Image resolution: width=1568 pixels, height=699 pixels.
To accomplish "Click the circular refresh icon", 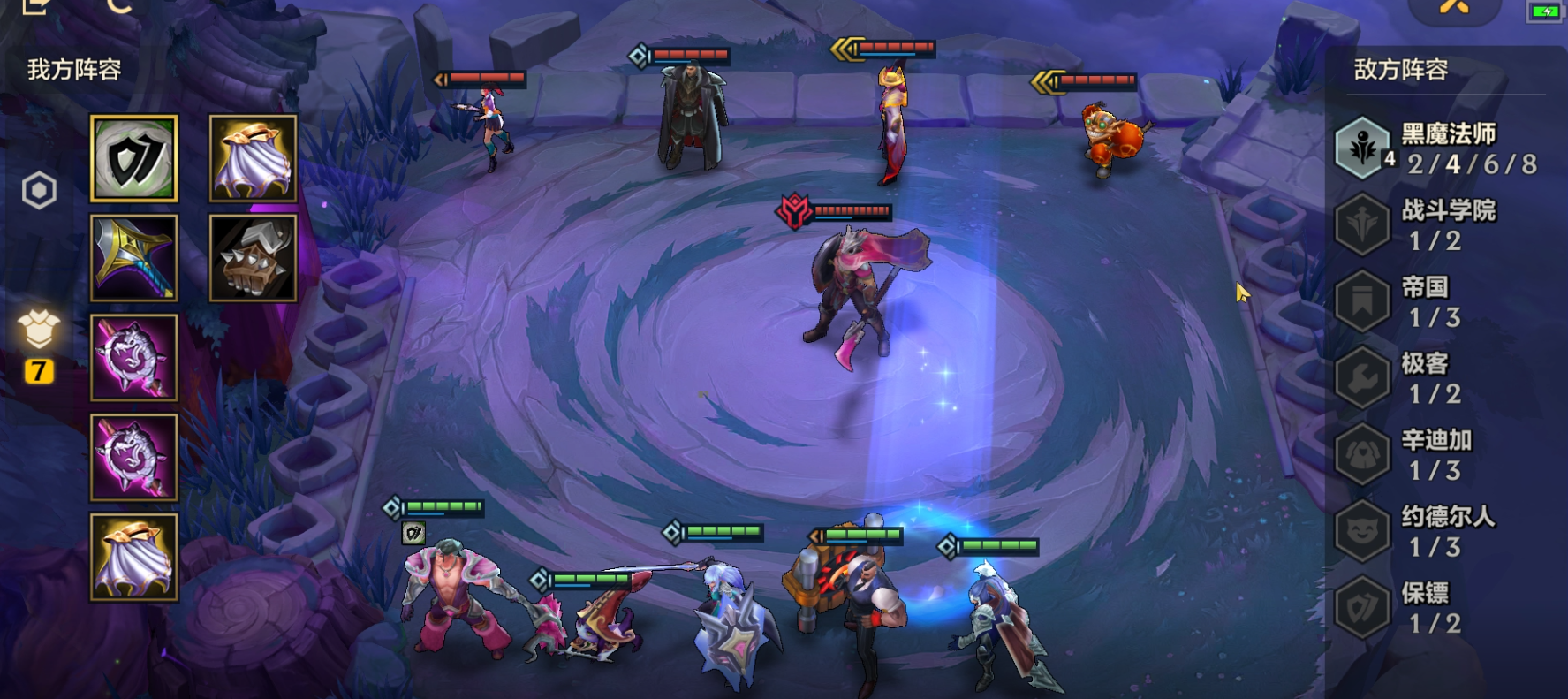I will (x=118, y=5).
